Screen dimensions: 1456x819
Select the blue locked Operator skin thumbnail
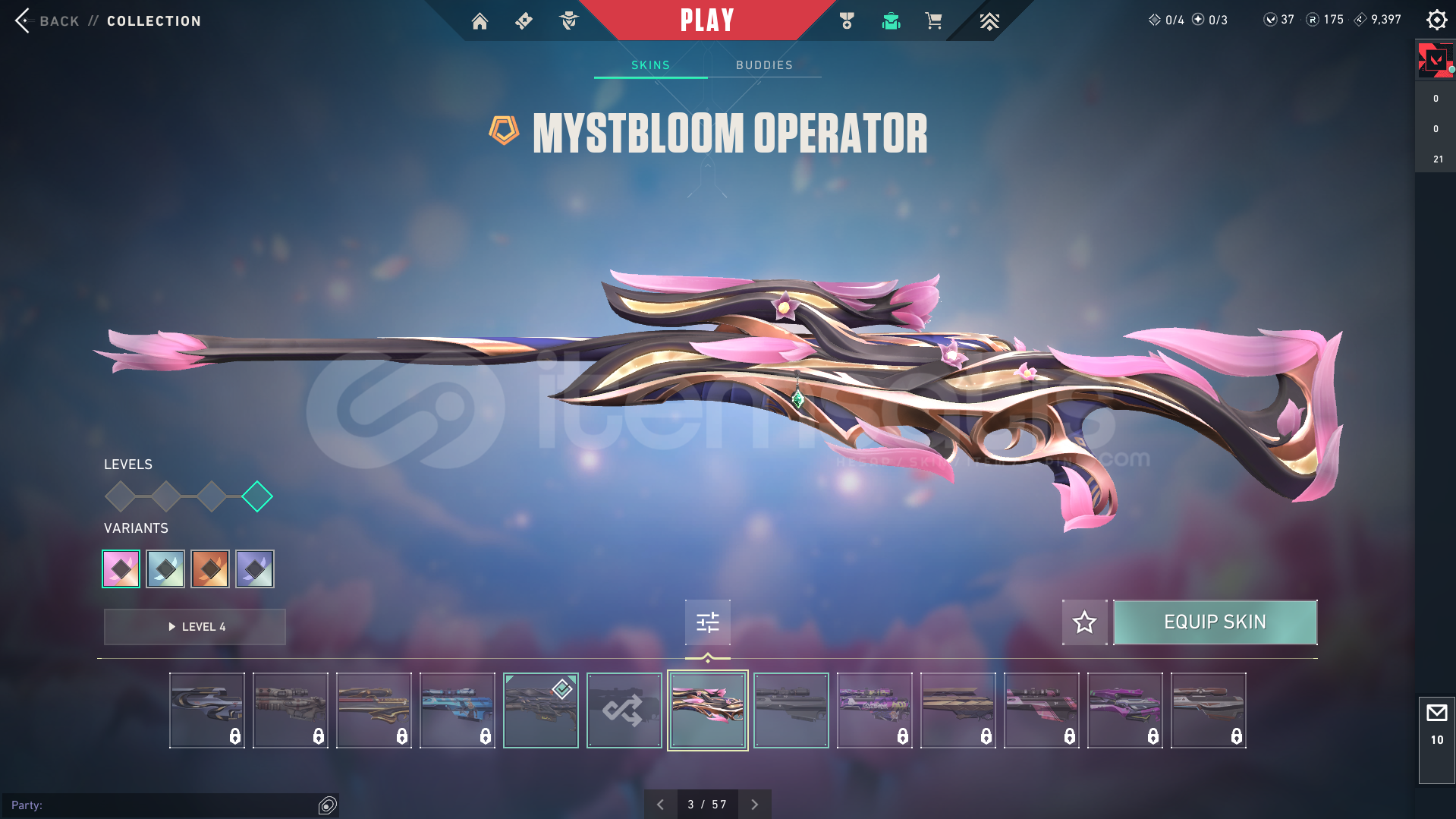pyautogui.click(x=457, y=710)
